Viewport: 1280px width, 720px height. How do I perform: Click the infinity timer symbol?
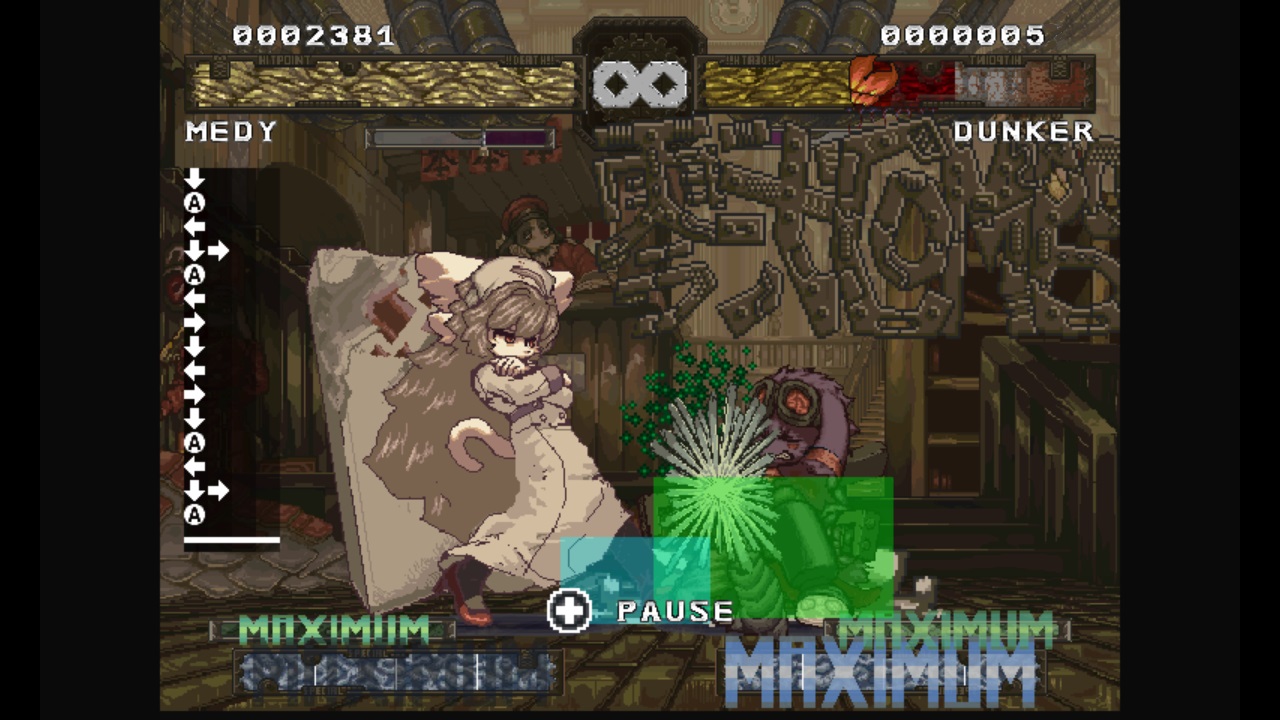tap(640, 84)
